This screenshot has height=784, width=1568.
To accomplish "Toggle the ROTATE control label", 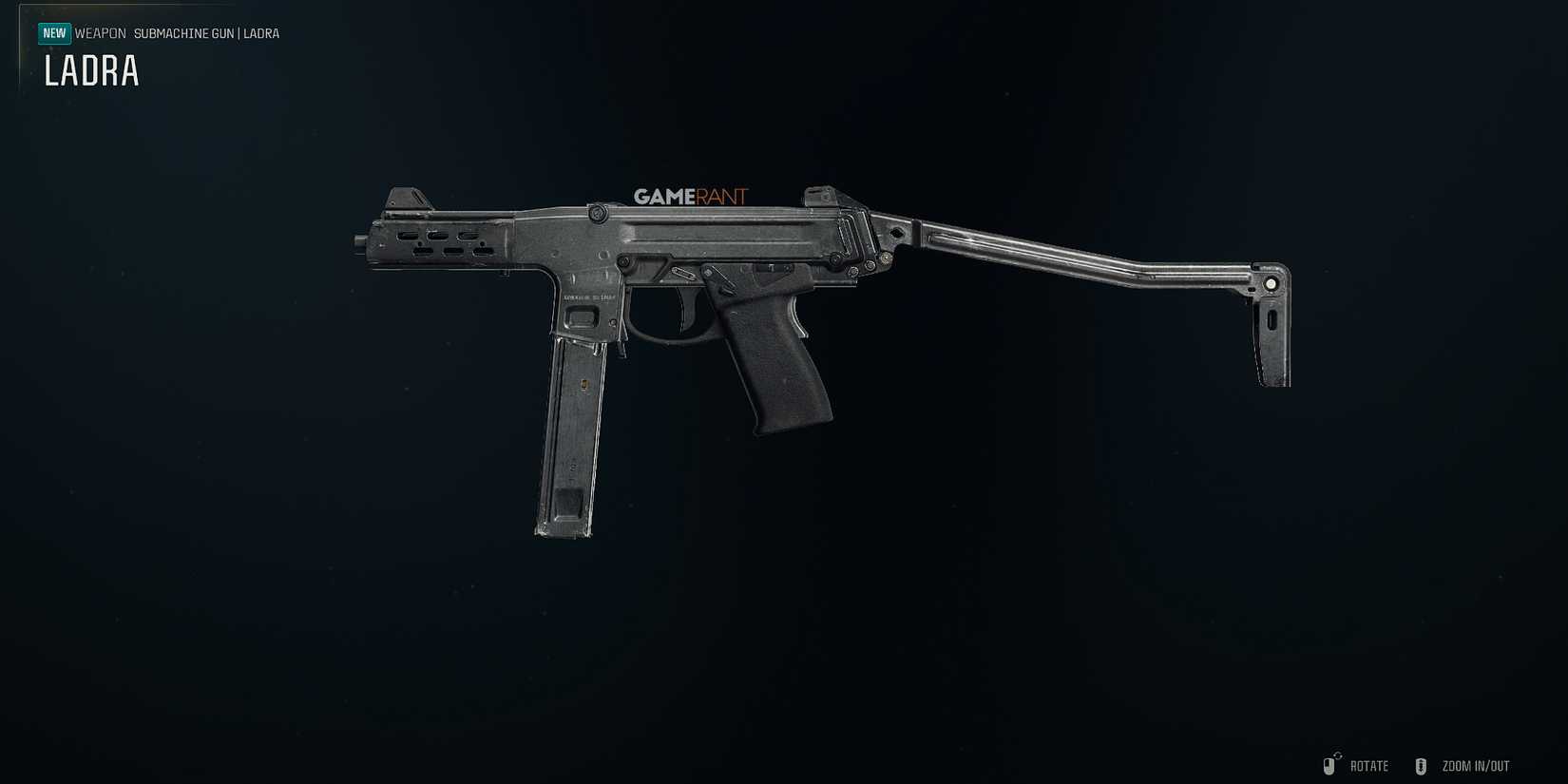I will [1369, 765].
